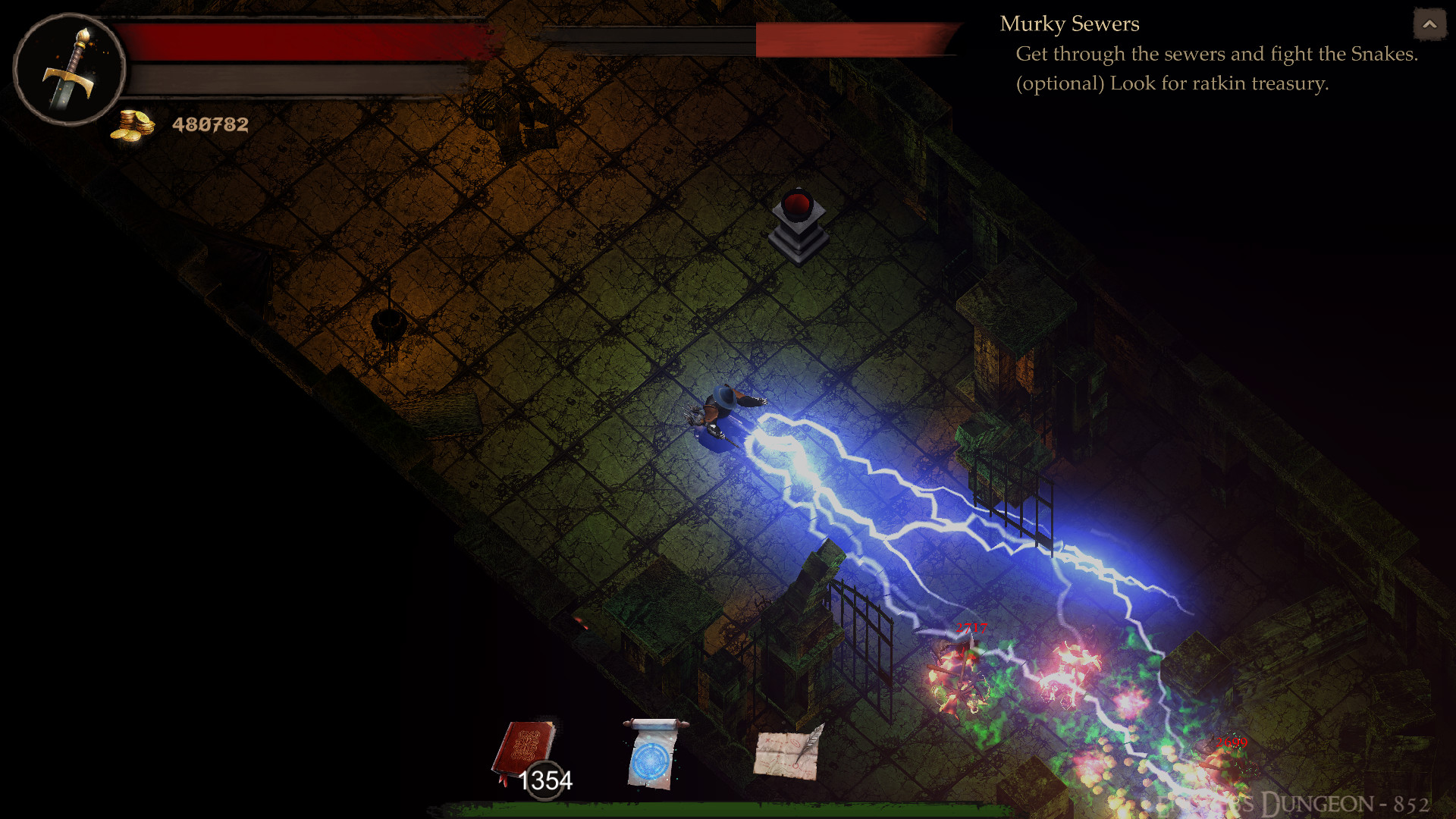Click the 1354 counter badge on the spellbook
Viewport: 1456px width, 819px height.
[x=548, y=780]
